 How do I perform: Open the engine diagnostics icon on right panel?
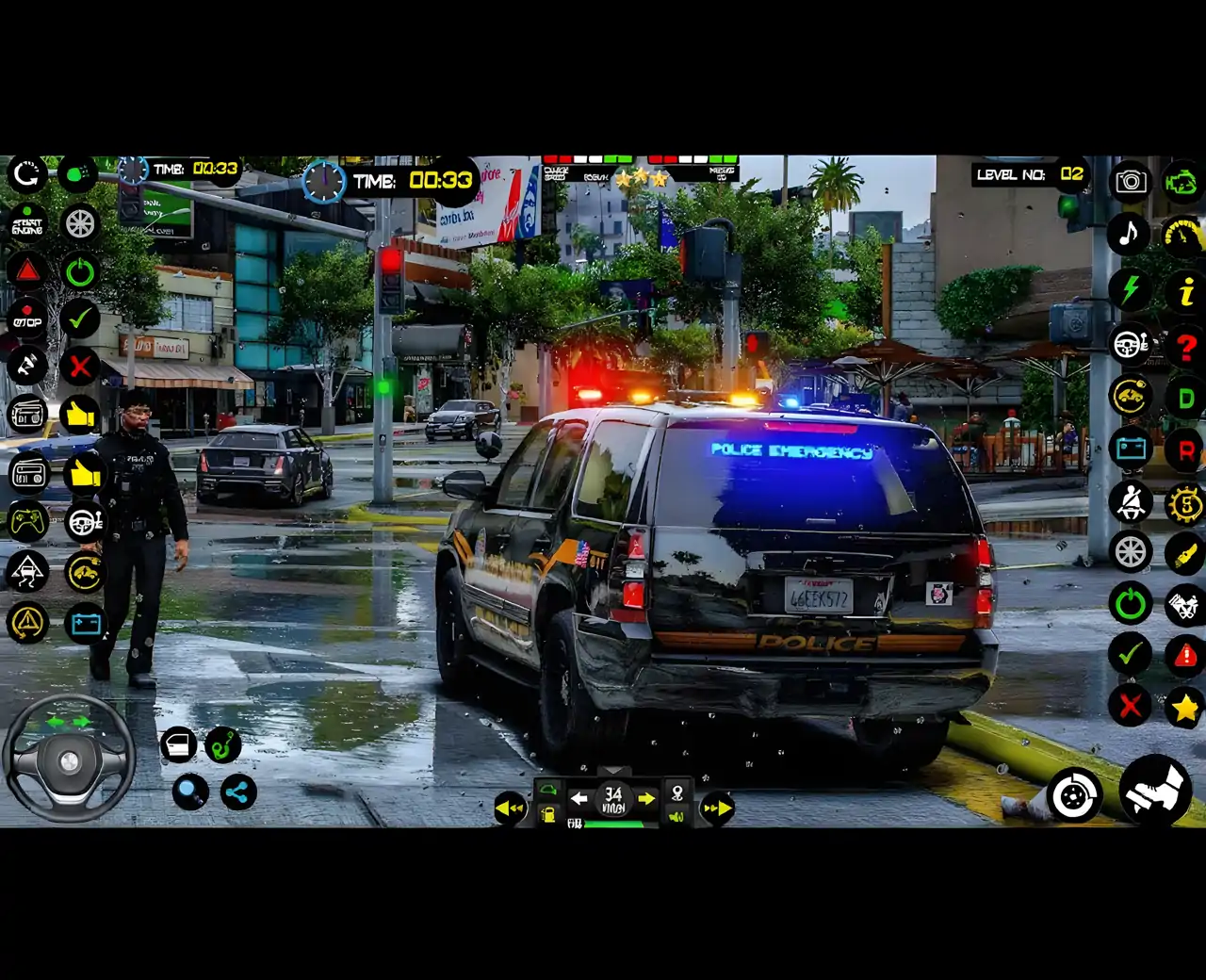(x=1182, y=181)
